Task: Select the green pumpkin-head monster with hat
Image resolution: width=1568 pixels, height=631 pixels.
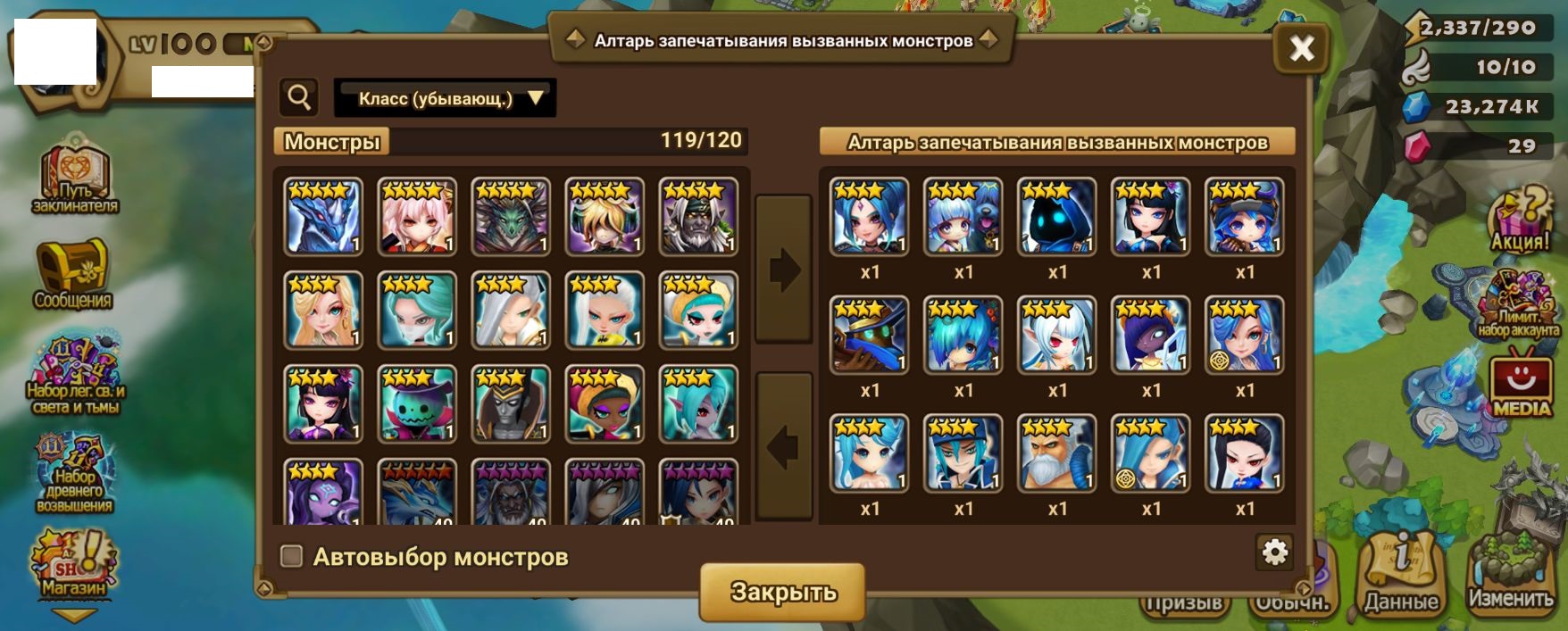Action: point(417,404)
